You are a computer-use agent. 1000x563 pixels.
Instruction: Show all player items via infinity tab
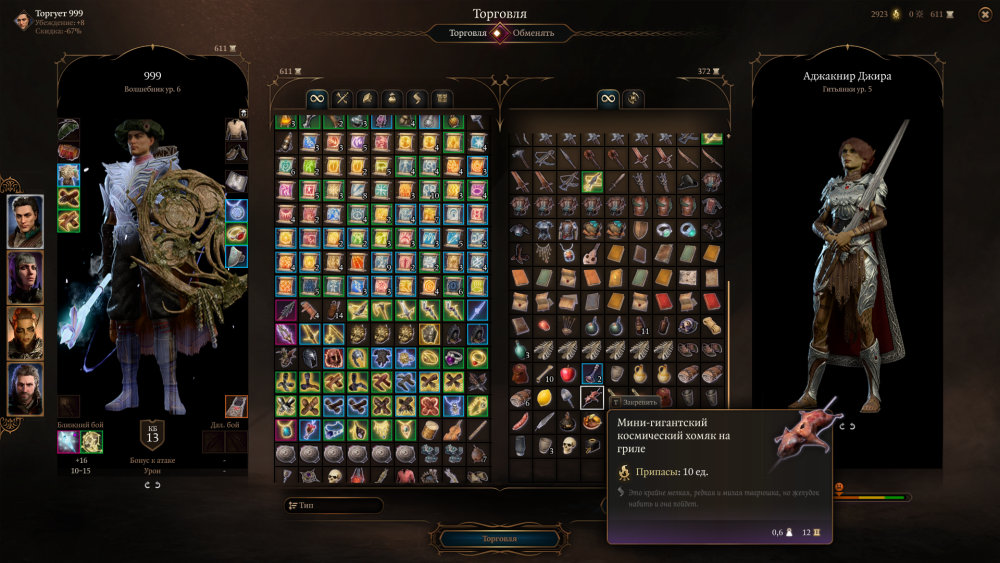click(x=316, y=98)
